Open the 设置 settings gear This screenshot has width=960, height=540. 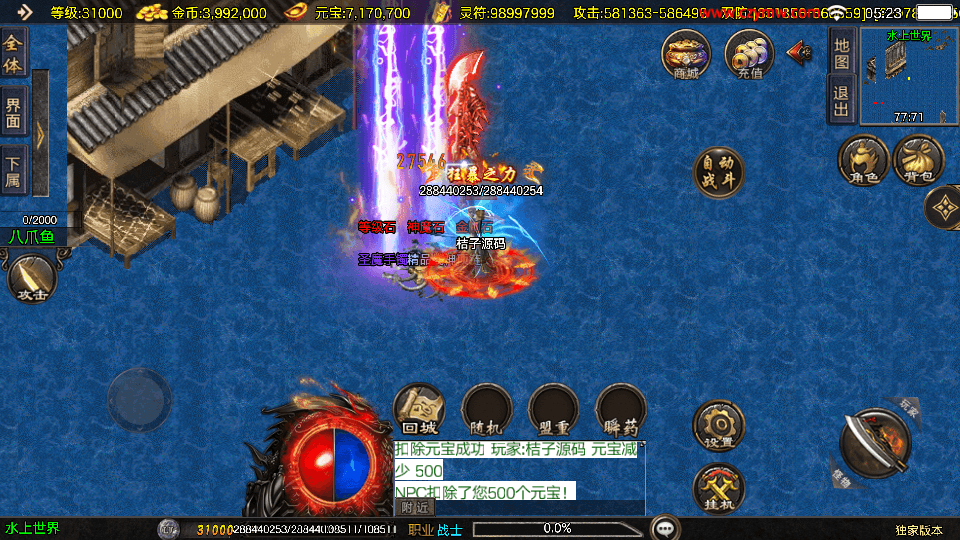[719, 425]
